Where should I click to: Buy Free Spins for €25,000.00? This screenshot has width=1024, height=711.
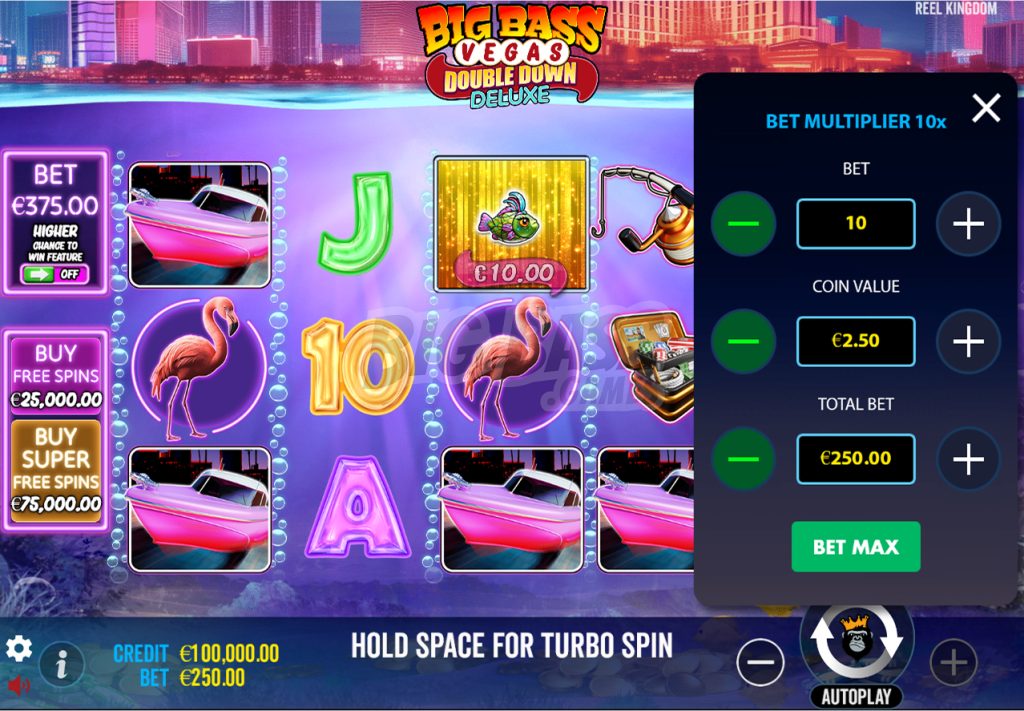pyautogui.click(x=56, y=375)
